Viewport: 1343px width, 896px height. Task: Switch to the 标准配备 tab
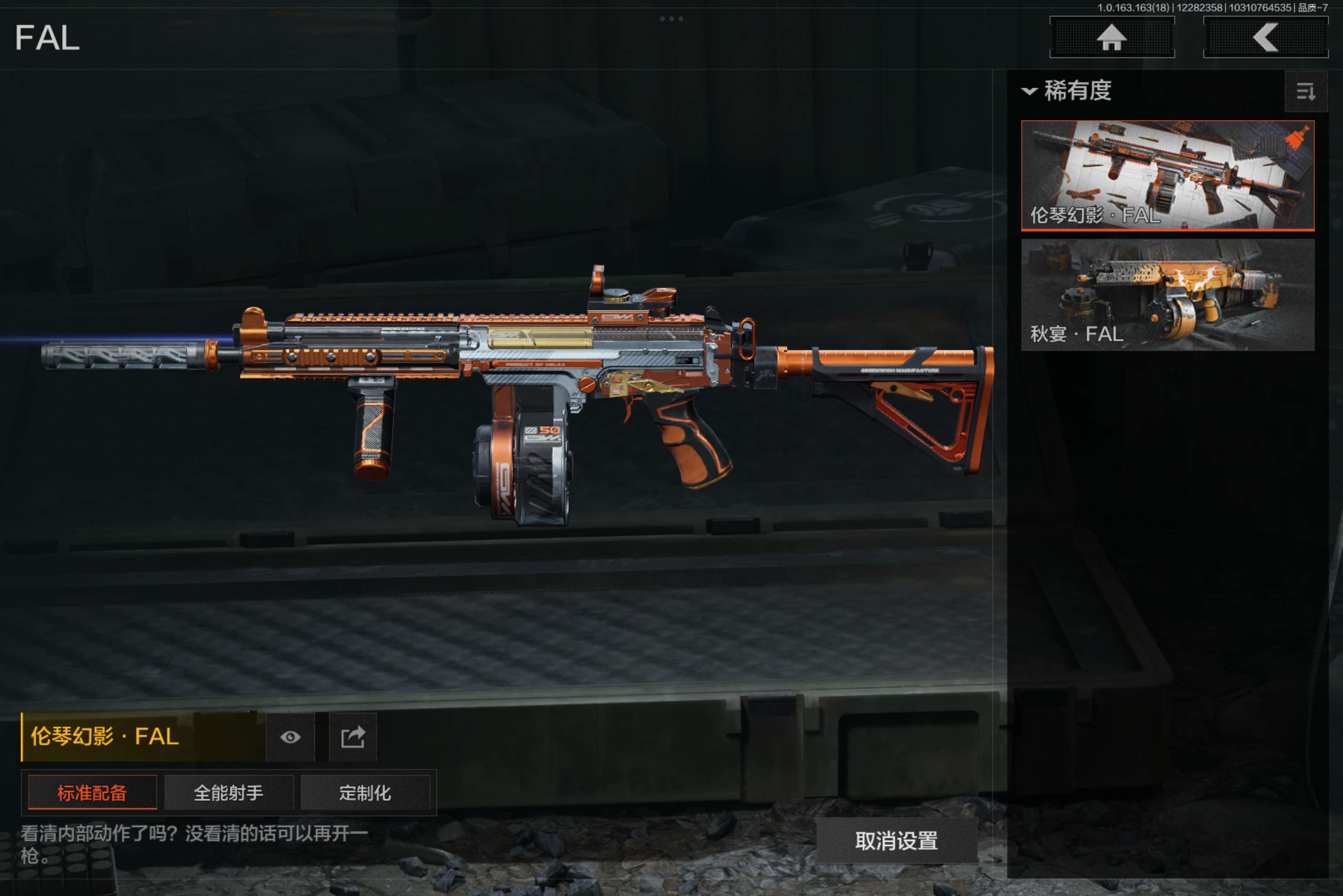point(92,792)
